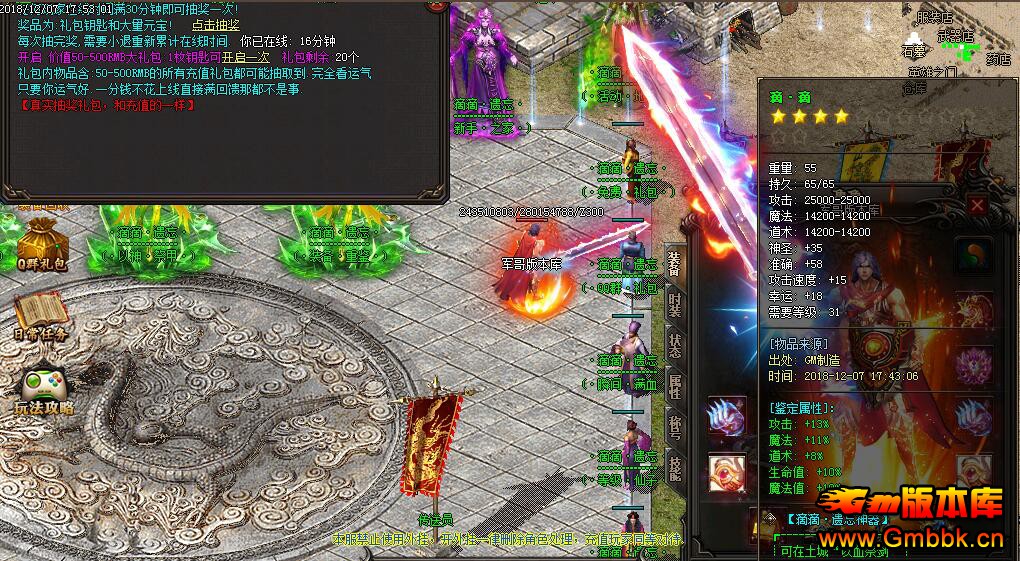Close the lottery announcement panel
Screen dimensions: 1020x561
click(x=436, y=5)
